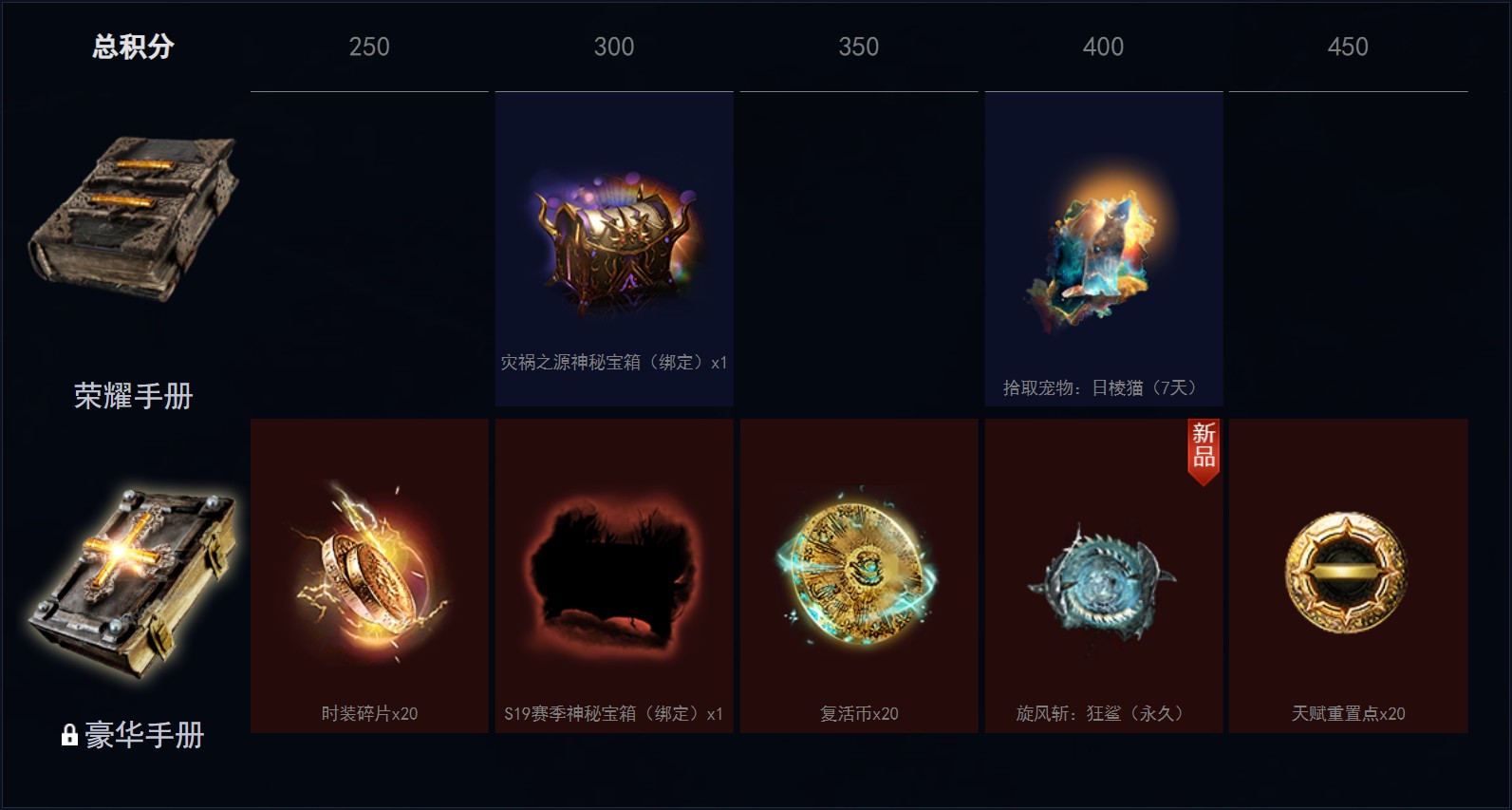Open the S19赛季神秘宝箱 chest icon
The height and width of the screenshot is (810, 1512).
coord(612,575)
